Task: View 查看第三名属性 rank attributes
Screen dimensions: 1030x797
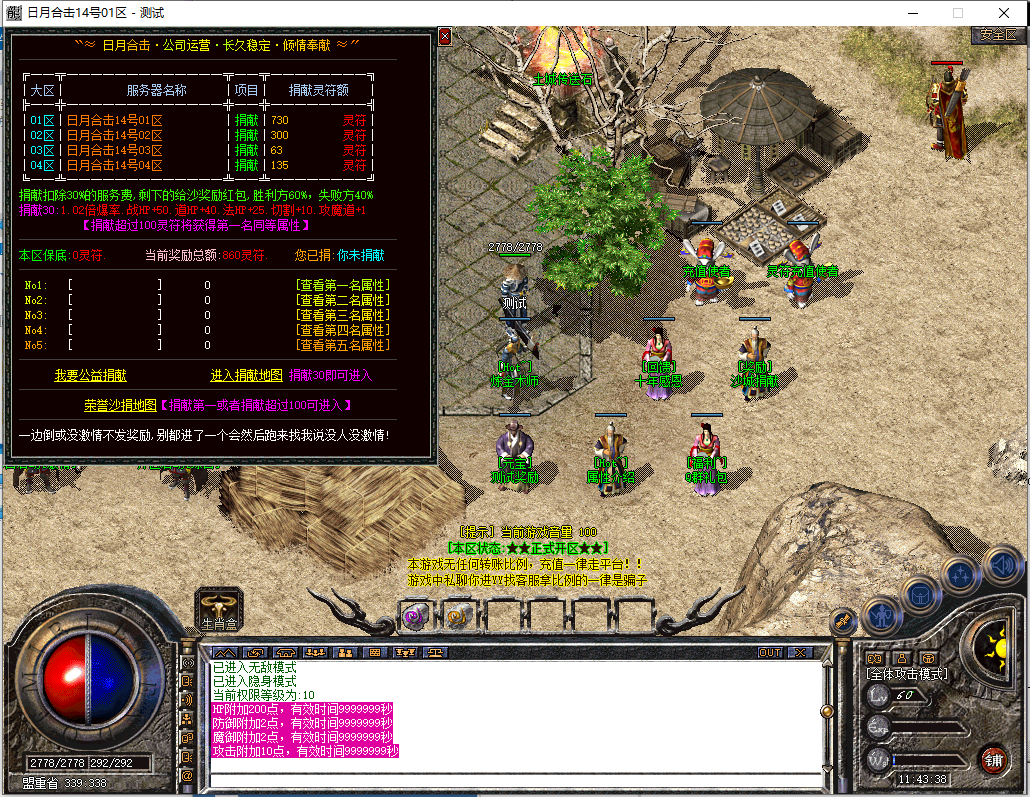Action: pos(343,315)
